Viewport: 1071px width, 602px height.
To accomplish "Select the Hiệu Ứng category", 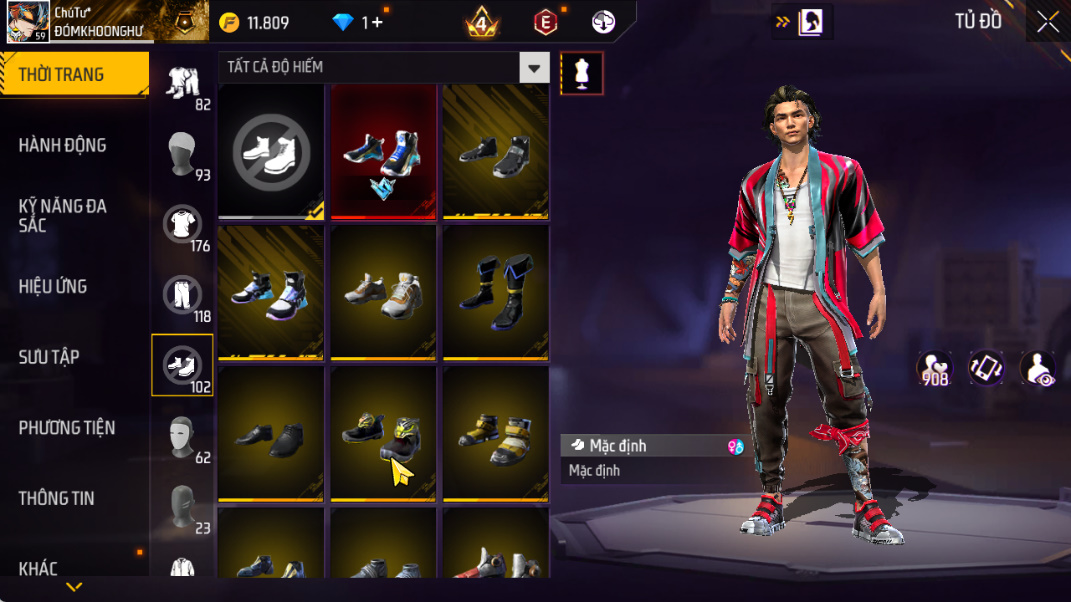I will coord(53,286).
